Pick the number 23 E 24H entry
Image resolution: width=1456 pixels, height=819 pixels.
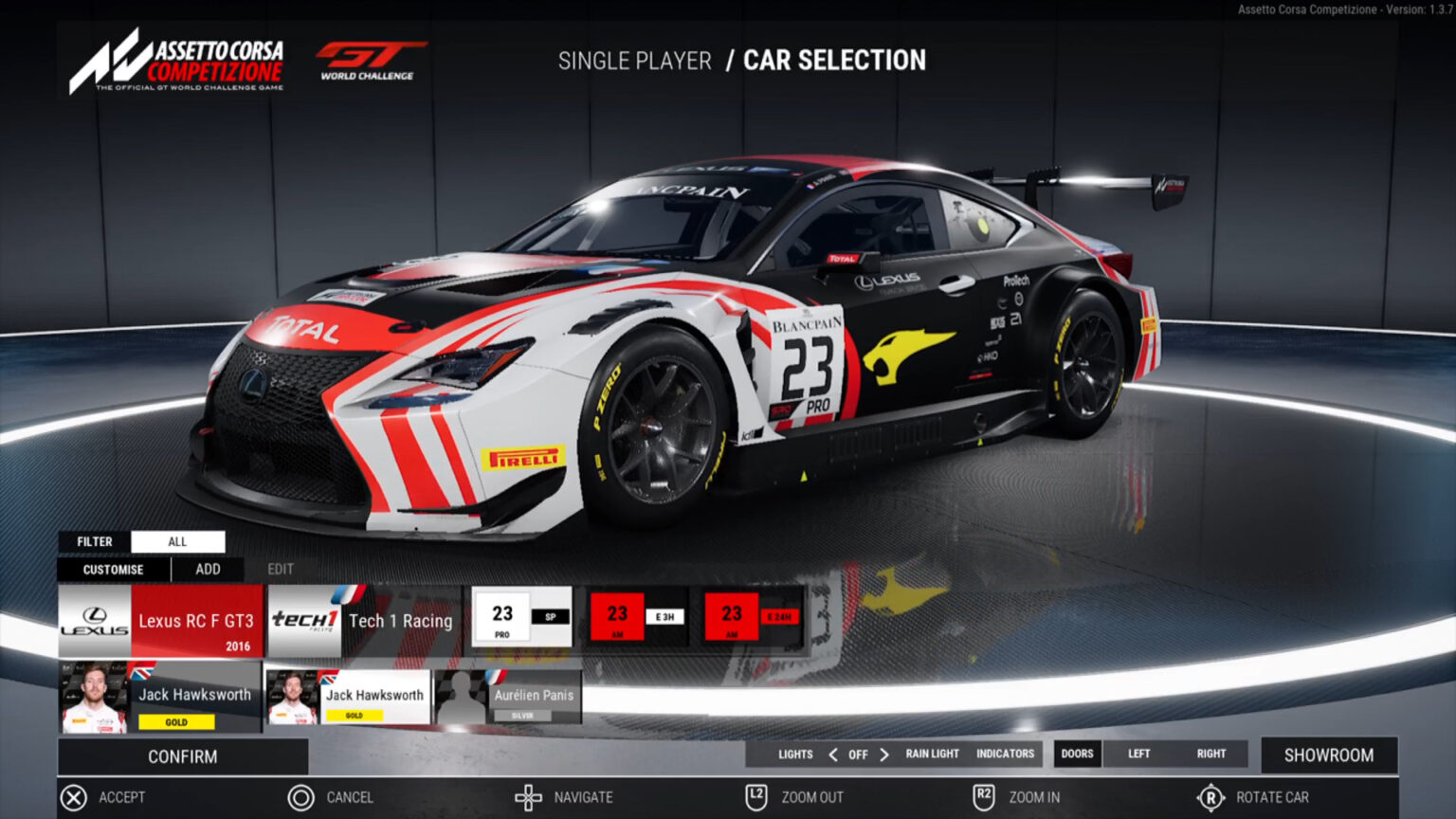tap(753, 617)
